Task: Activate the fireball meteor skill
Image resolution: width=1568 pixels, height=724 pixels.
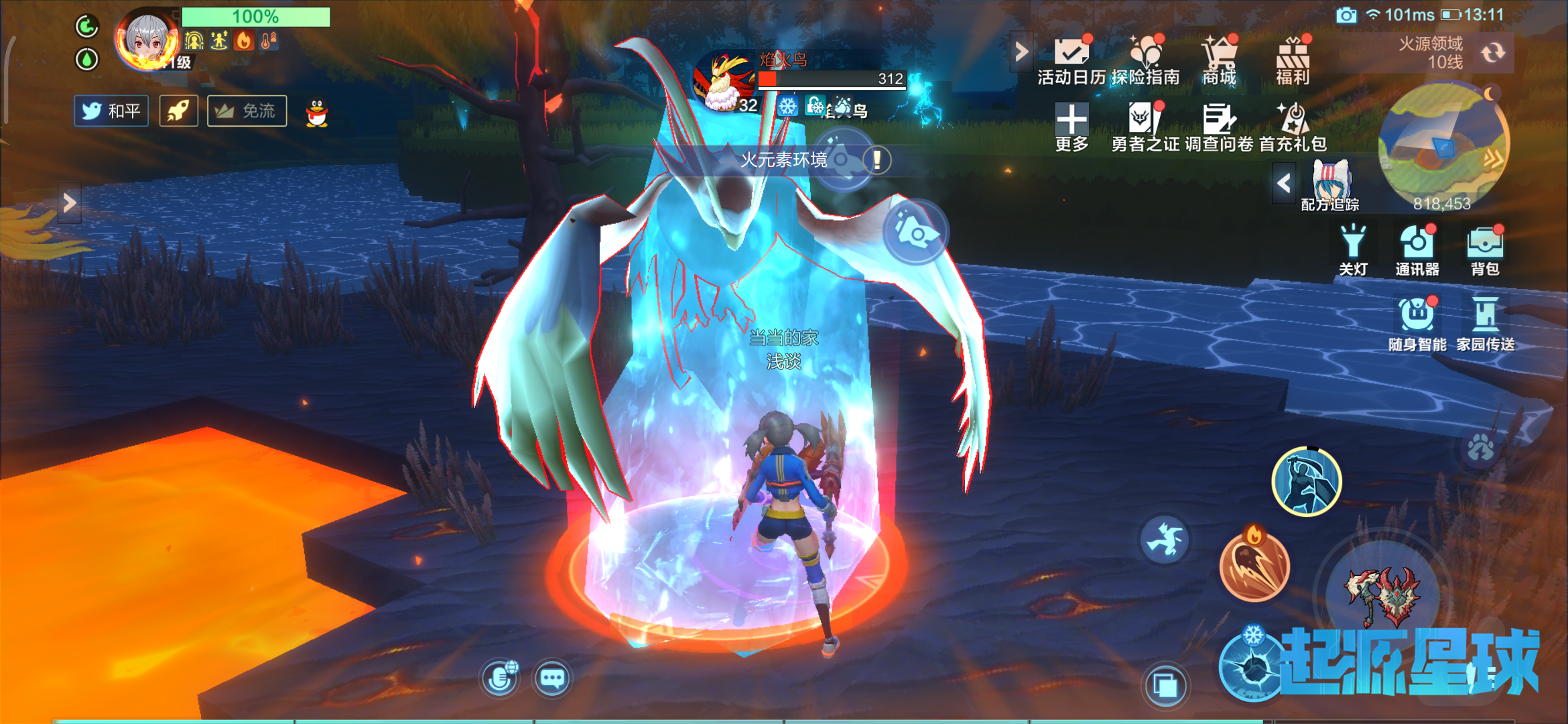Action: (1254, 565)
